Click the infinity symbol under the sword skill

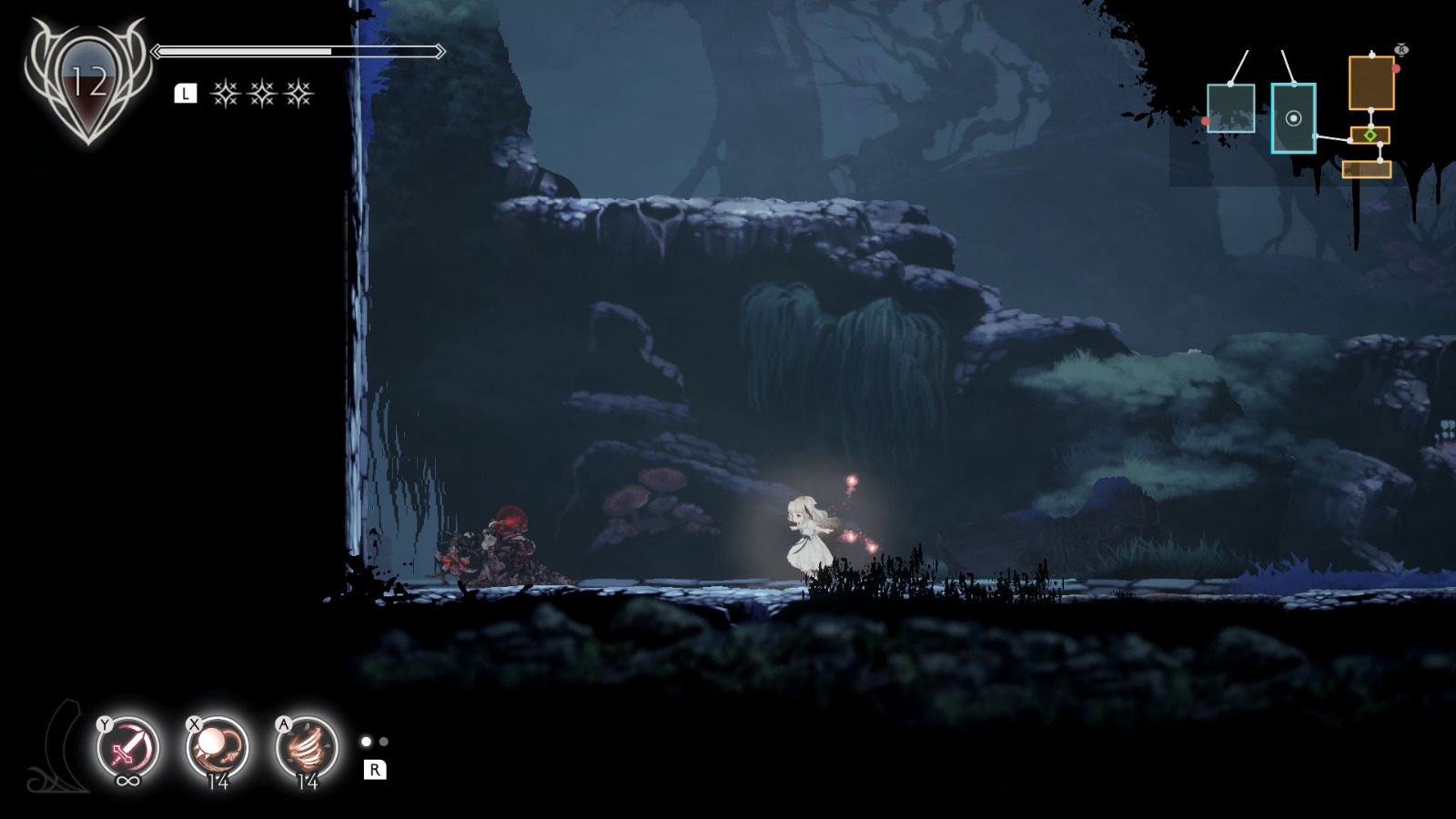click(x=126, y=780)
